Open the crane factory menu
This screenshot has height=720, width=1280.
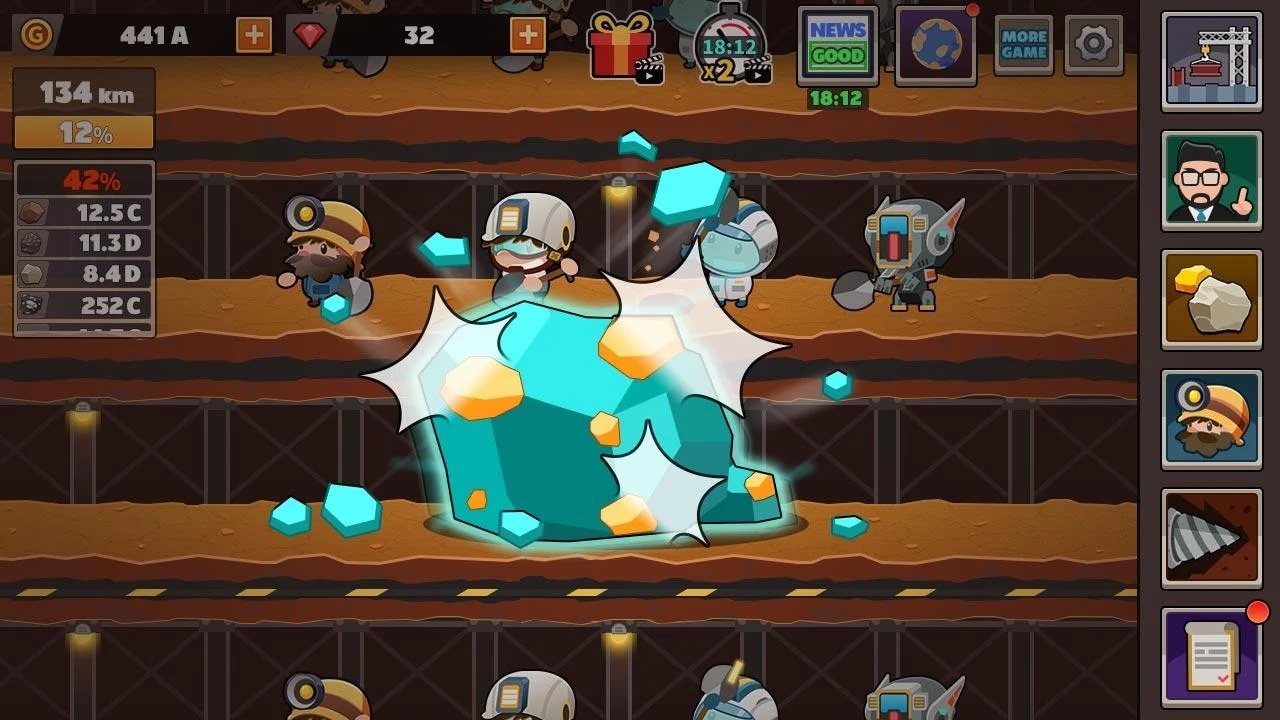(1211, 62)
